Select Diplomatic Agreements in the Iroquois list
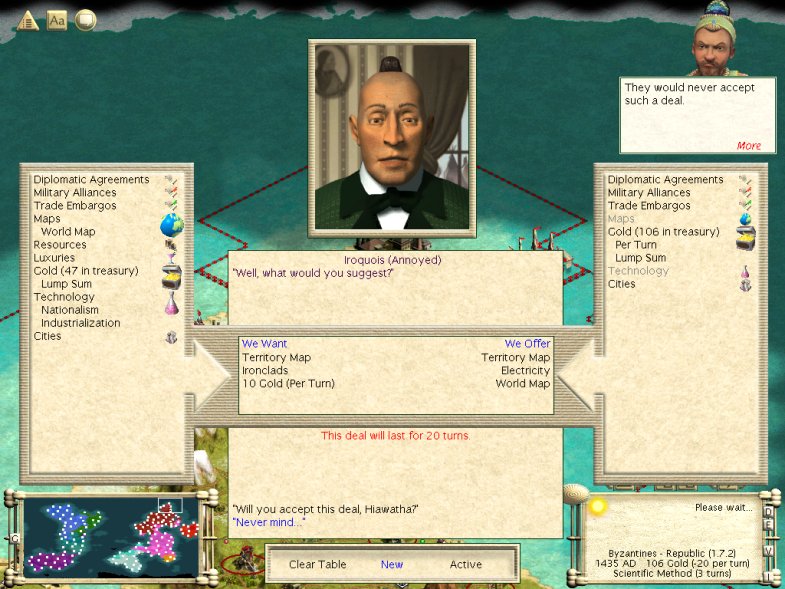Viewport: 785px width, 589px height. pos(91,180)
